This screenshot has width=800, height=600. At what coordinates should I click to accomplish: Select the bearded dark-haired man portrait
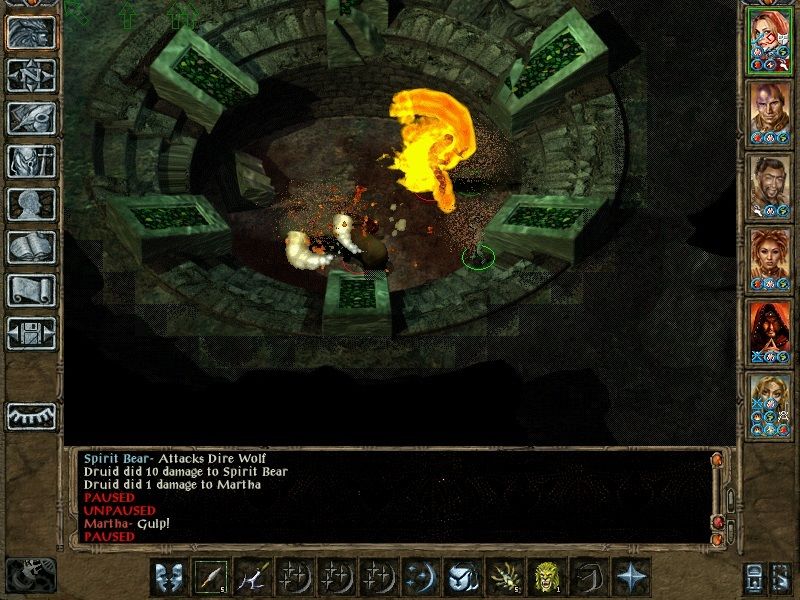pyautogui.click(x=771, y=186)
